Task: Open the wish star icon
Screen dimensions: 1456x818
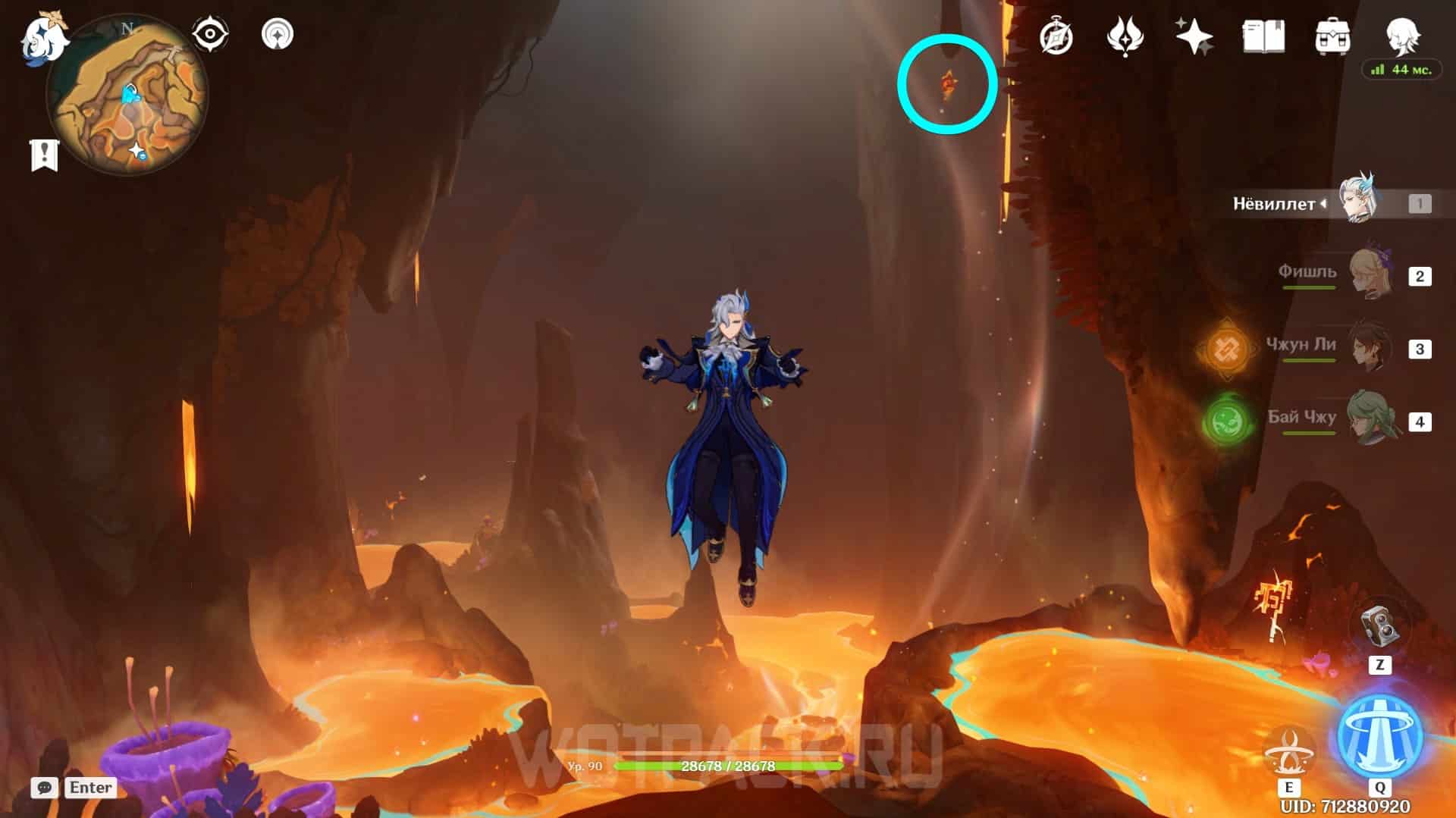Action: tap(1194, 36)
